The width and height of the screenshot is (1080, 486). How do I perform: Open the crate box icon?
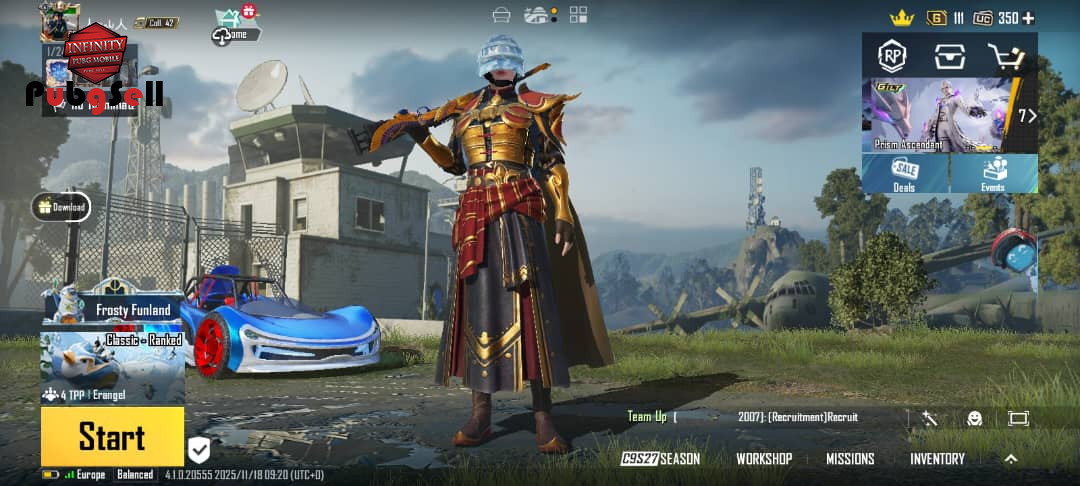[949, 56]
